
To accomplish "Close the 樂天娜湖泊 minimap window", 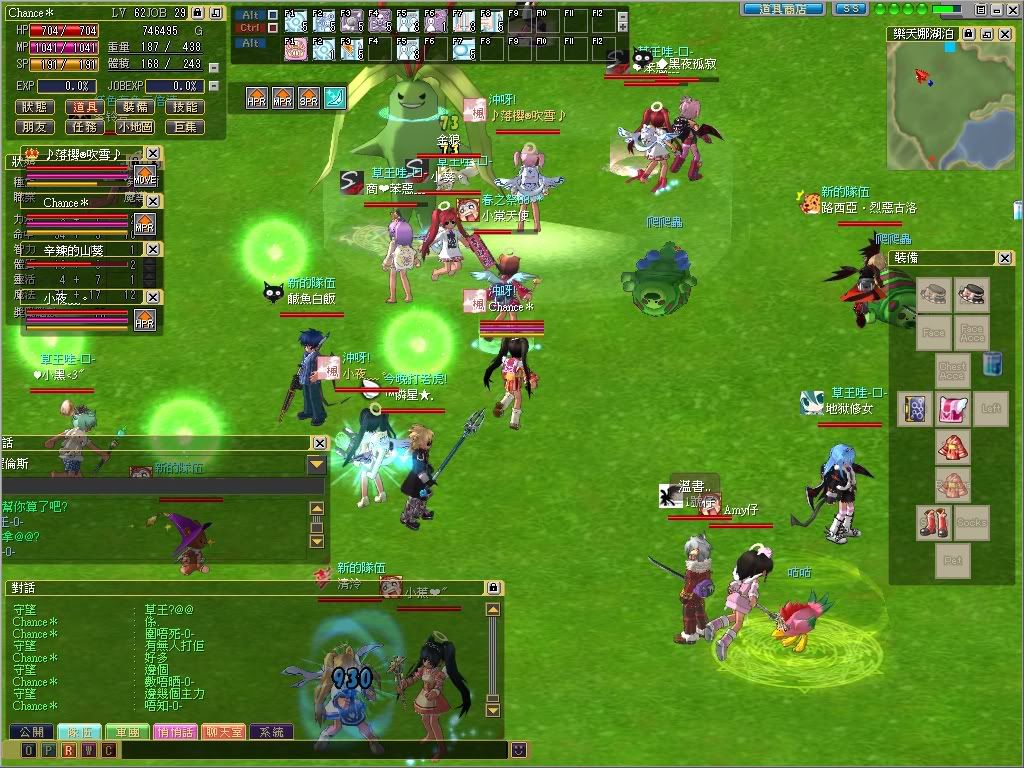I will point(1003,34).
